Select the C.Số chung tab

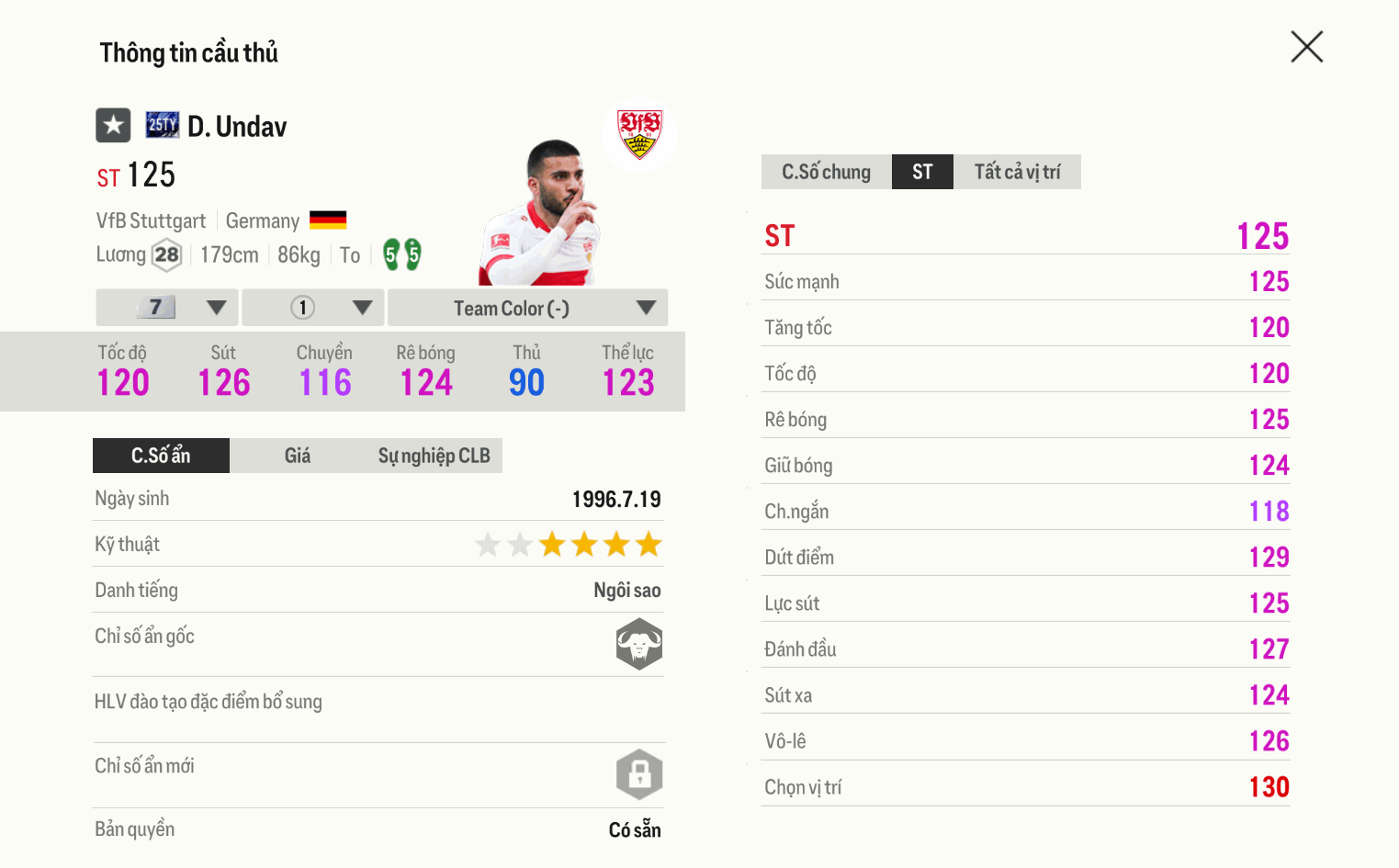(826, 172)
